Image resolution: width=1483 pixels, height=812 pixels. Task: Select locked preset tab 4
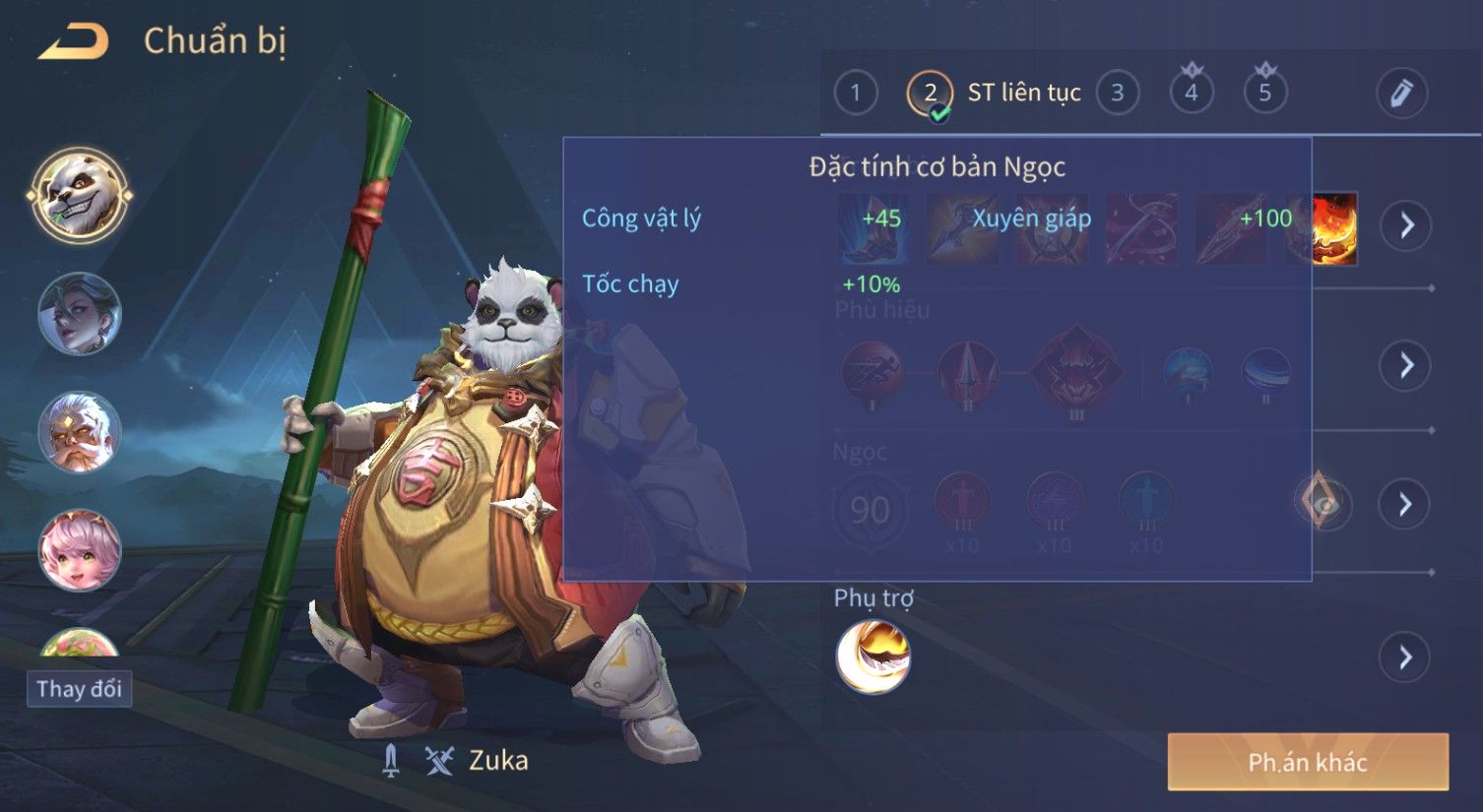[x=1192, y=92]
